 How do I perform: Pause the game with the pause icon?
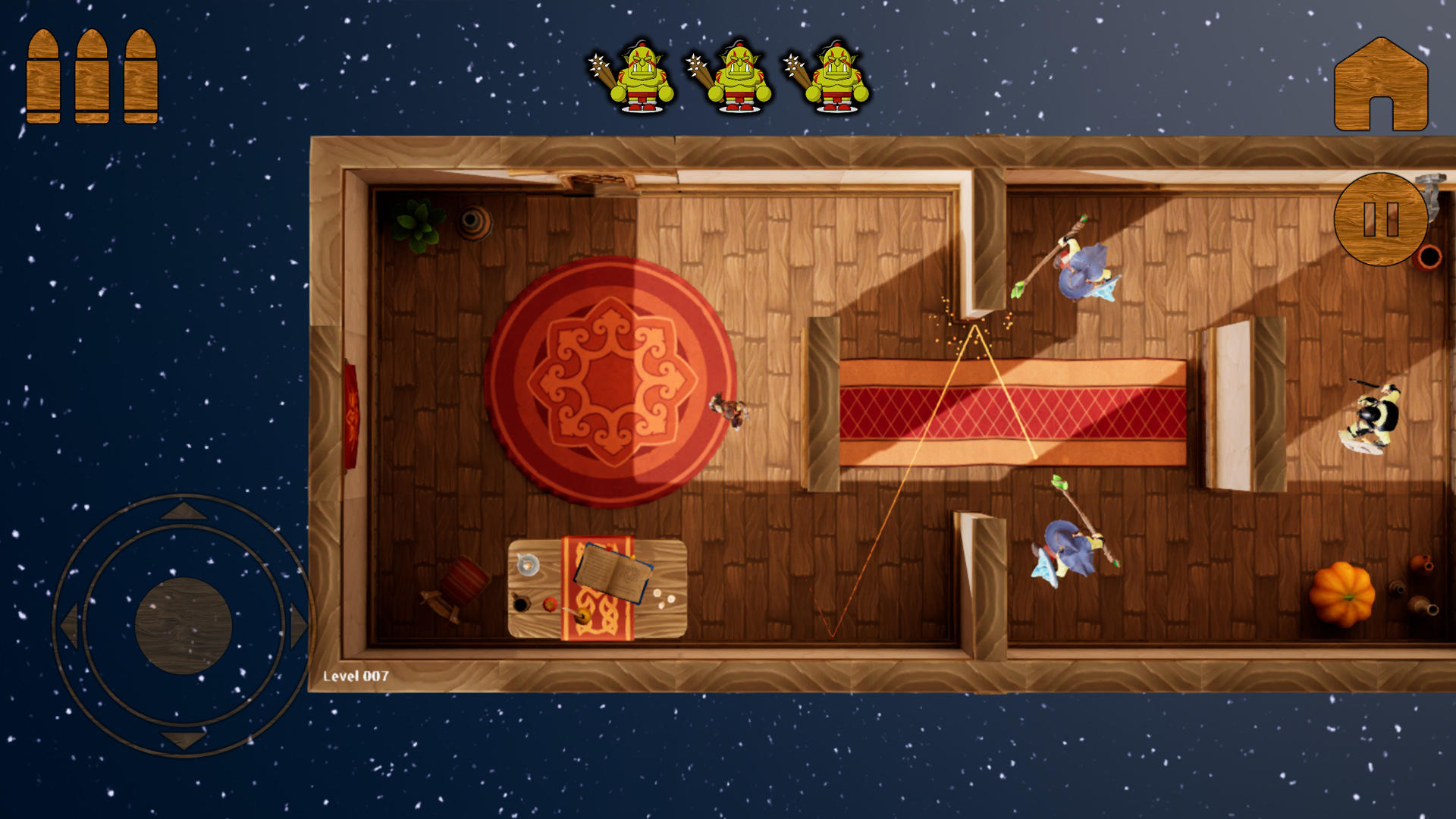(x=1380, y=218)
